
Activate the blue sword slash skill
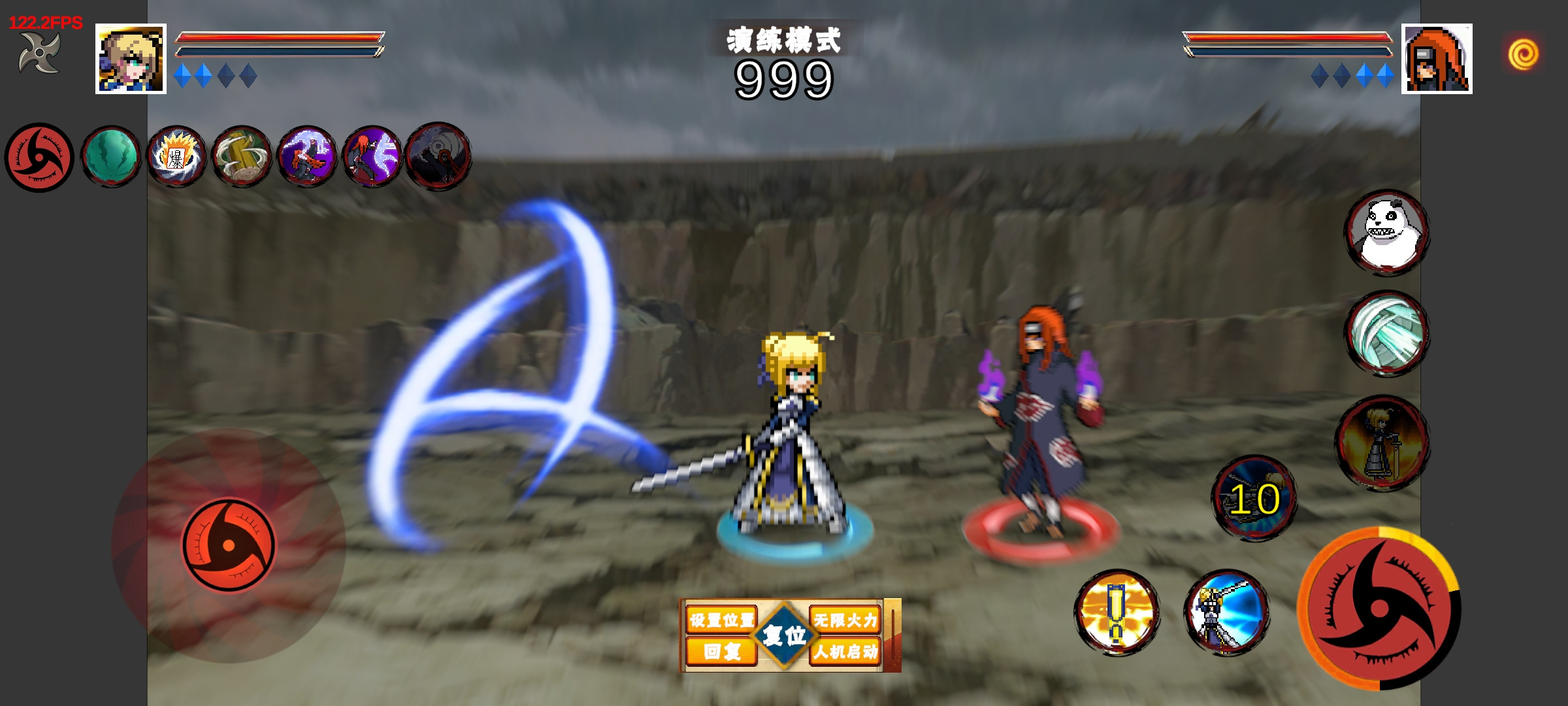pyautogui.click(x=1226, y=613)
